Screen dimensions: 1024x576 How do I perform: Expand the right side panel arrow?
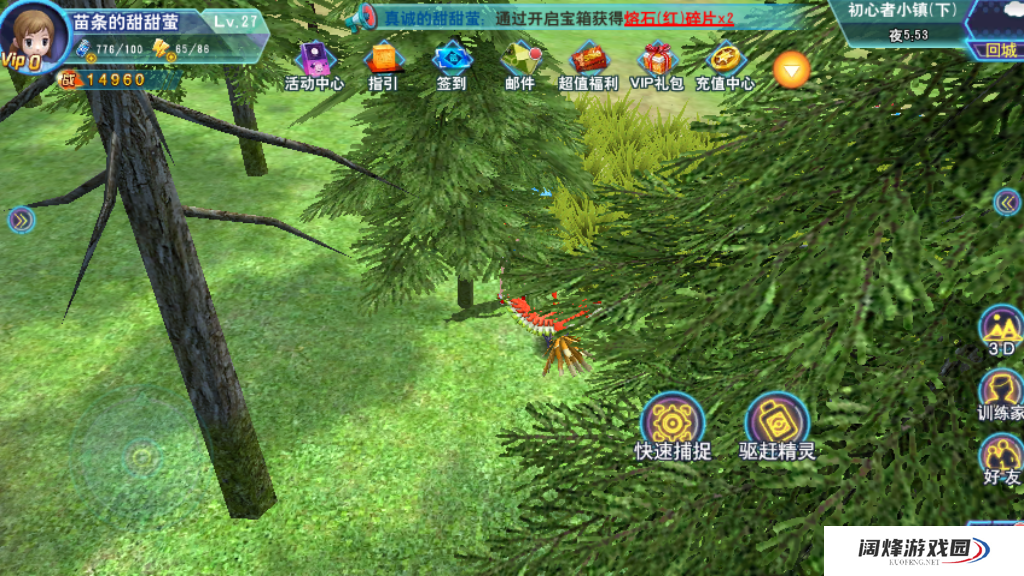point(1006,203)
